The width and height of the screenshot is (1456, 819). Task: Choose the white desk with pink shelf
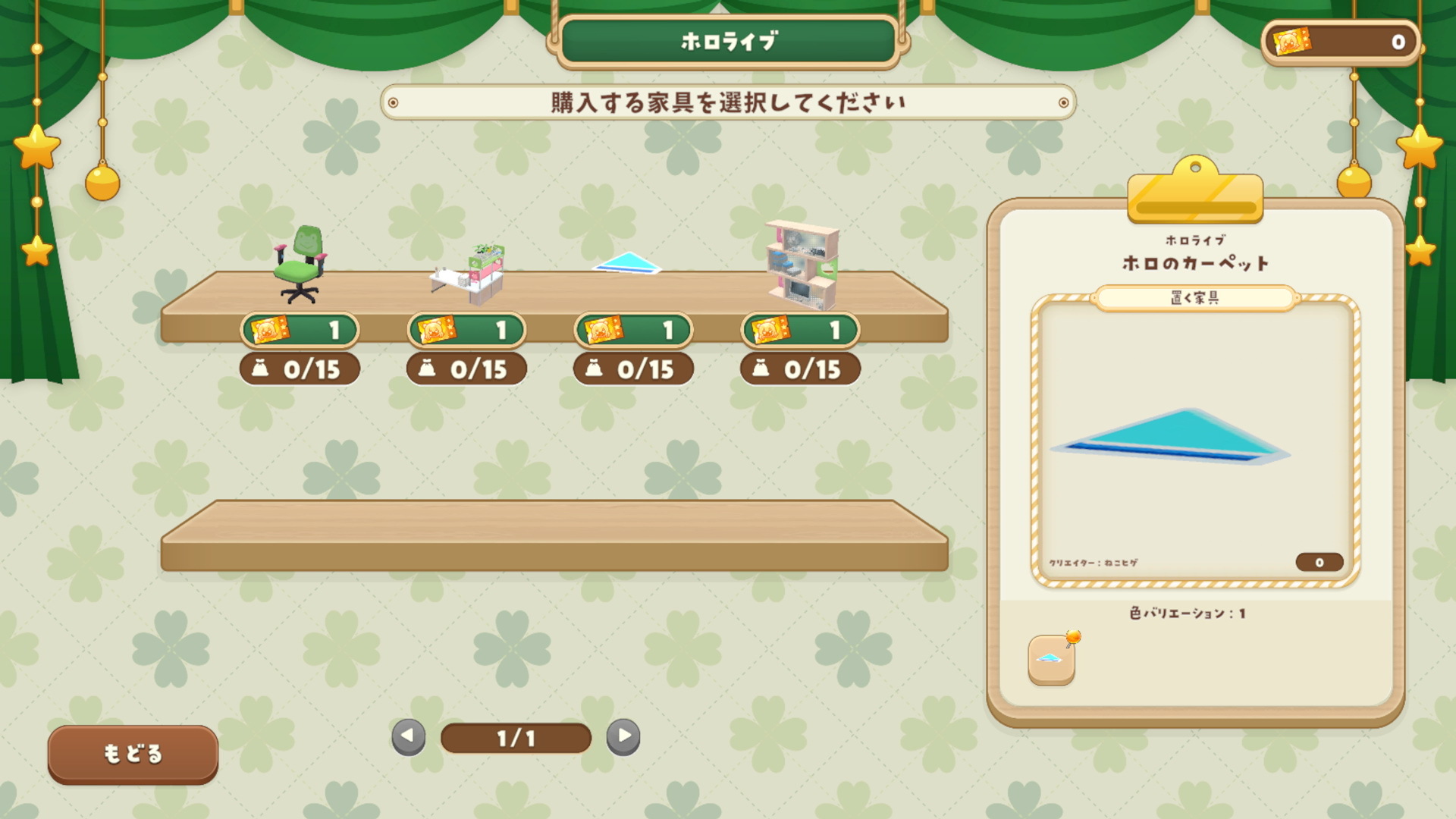(469, 275)
